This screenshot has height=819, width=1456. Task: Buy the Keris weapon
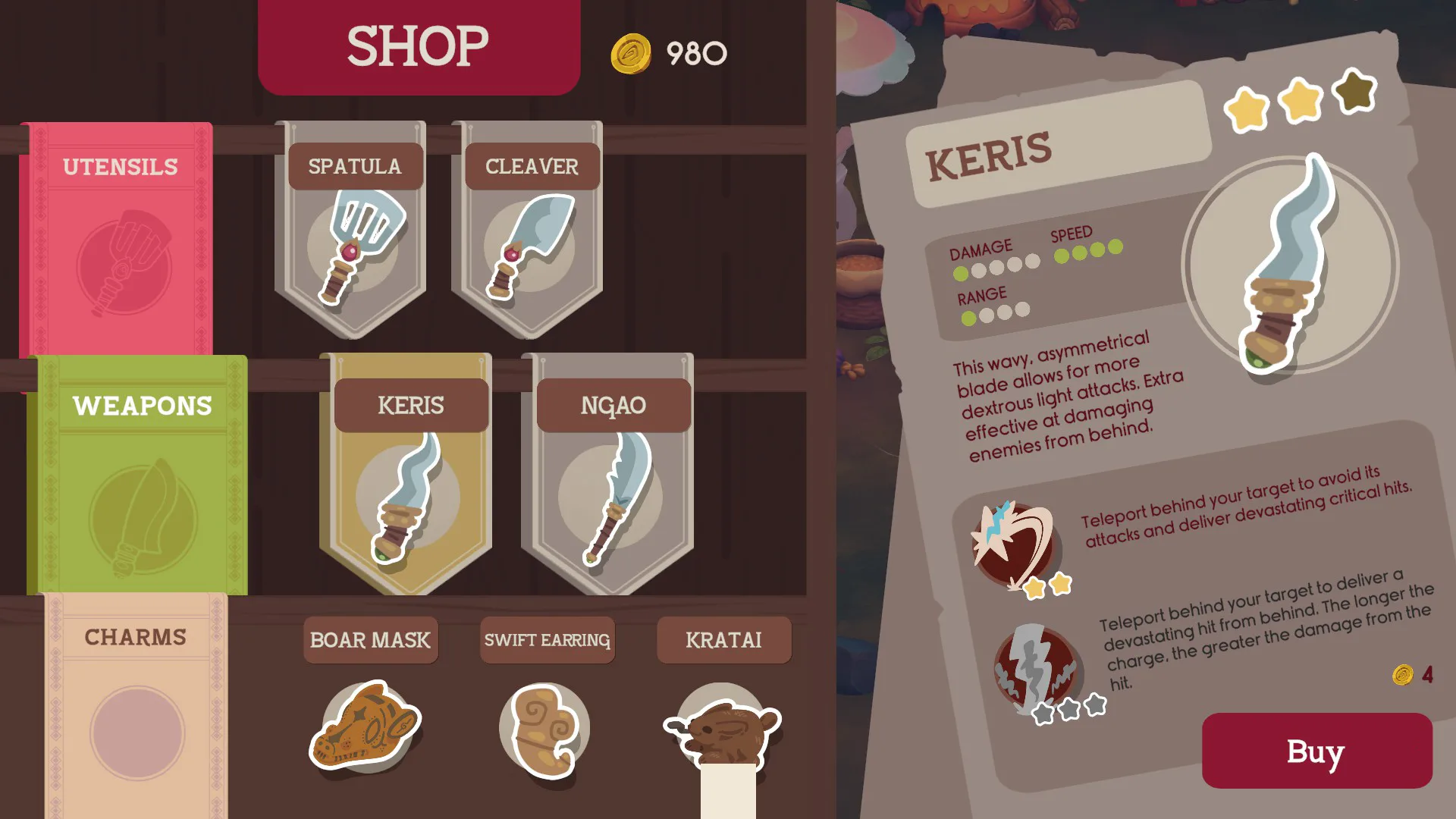(1316, 751)
